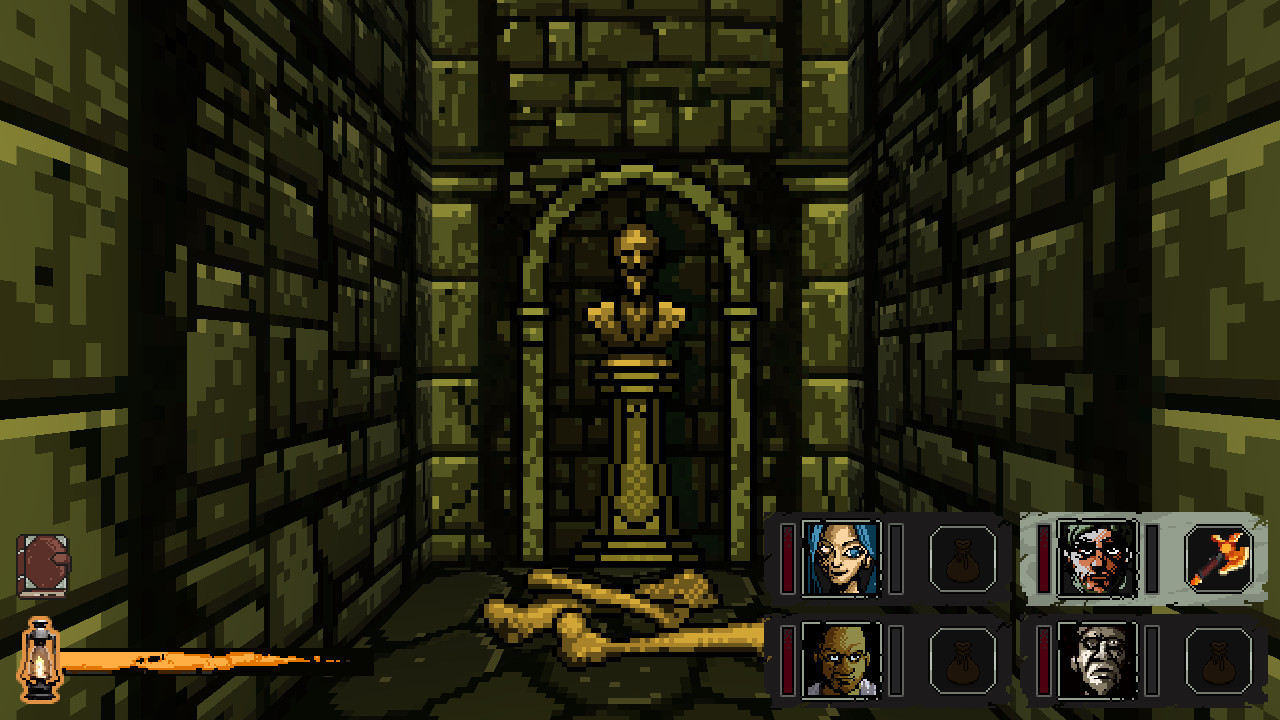Viewport: 1280px width, 720px height.
Task: Click the blue-haired woman's red health bar
Action: [x=787, y=560]
